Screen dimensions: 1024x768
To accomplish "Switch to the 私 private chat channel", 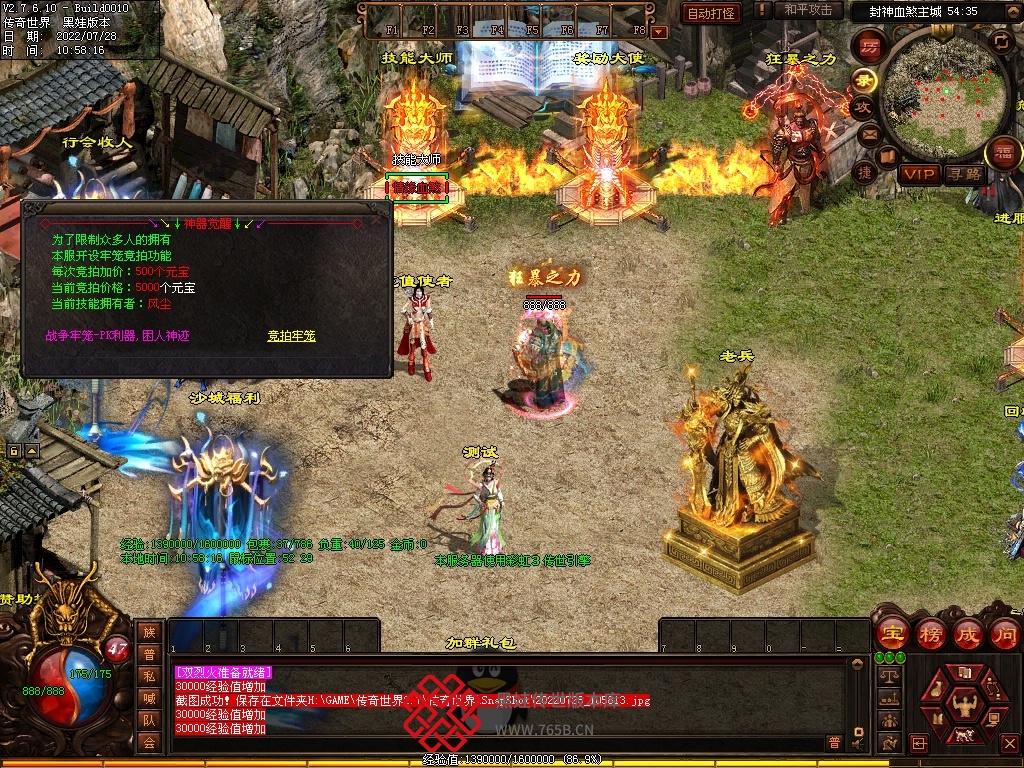I will tap(149, 676).
